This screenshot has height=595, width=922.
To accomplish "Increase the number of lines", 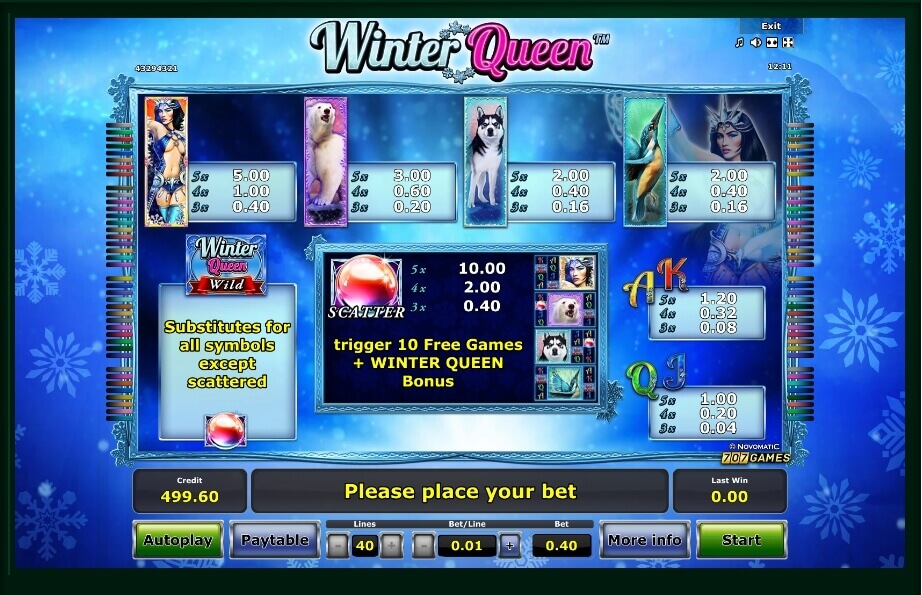I will pos(392,546).
